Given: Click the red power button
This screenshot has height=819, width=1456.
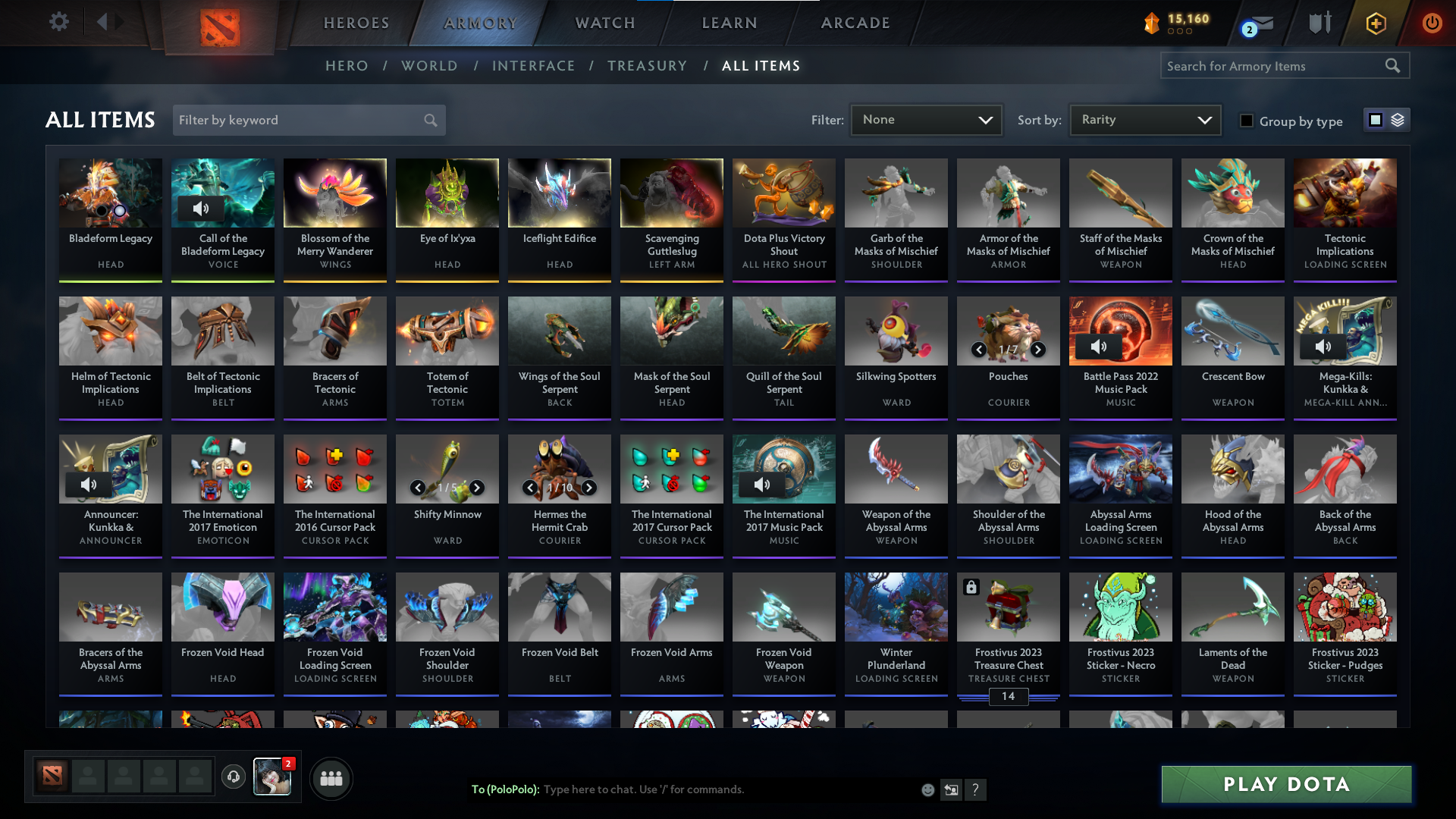Looking at the screenshot, I should [x=1432, y=23].
